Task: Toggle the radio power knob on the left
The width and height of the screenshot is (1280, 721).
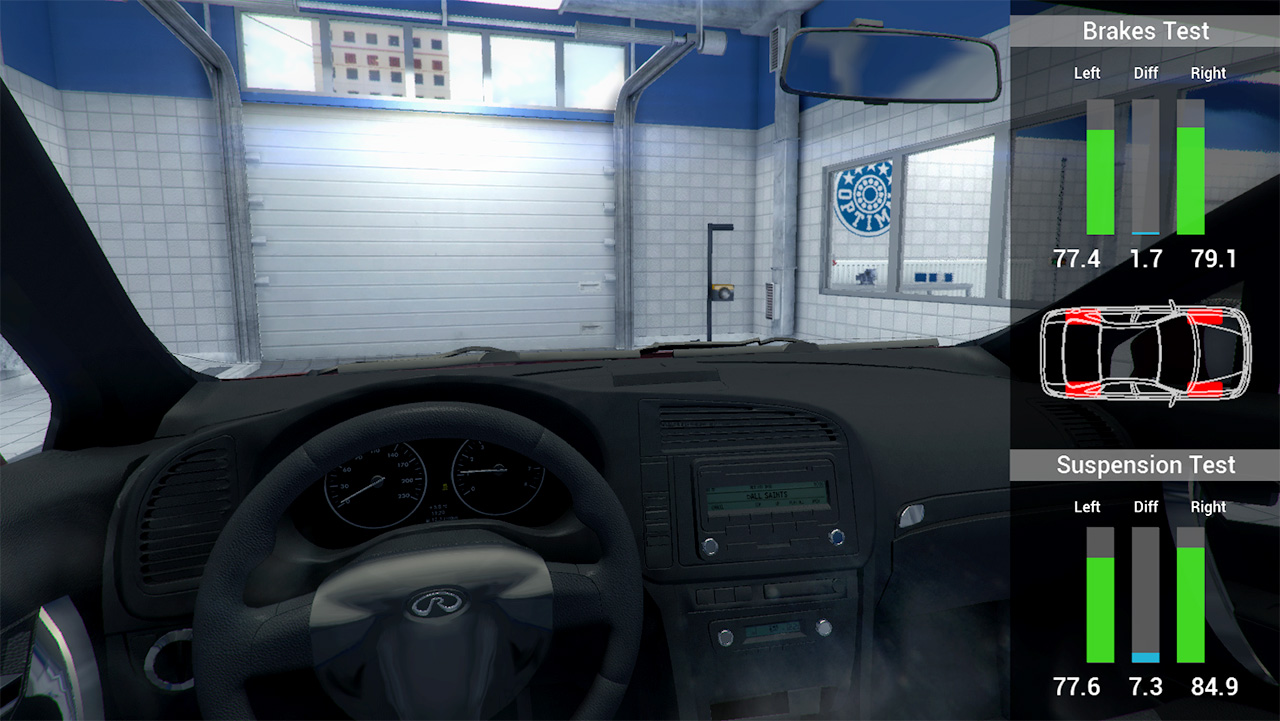Action: pyautogui.click(x=710, y=547)
